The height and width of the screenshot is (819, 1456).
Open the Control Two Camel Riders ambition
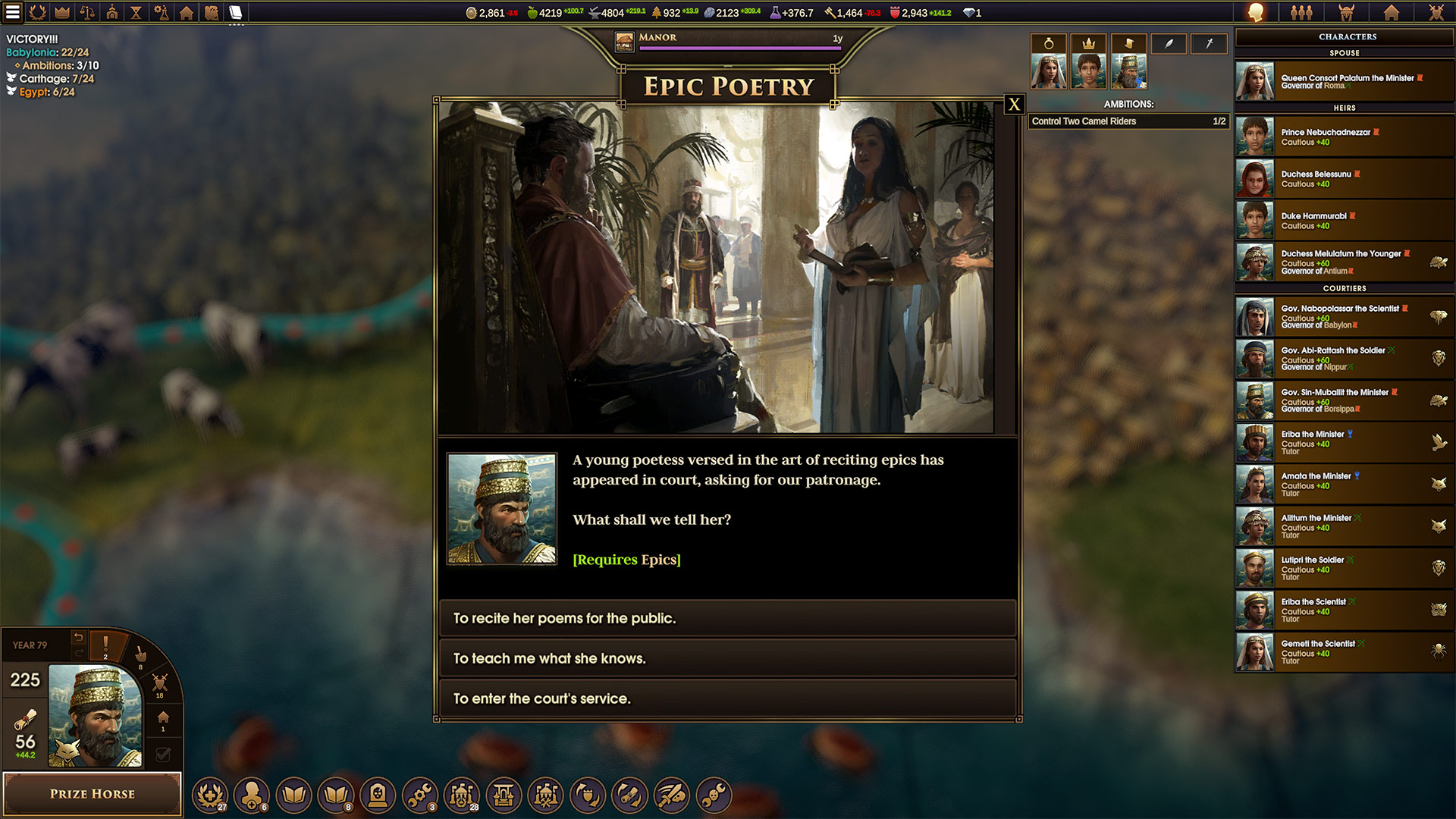click(1128, 121)
